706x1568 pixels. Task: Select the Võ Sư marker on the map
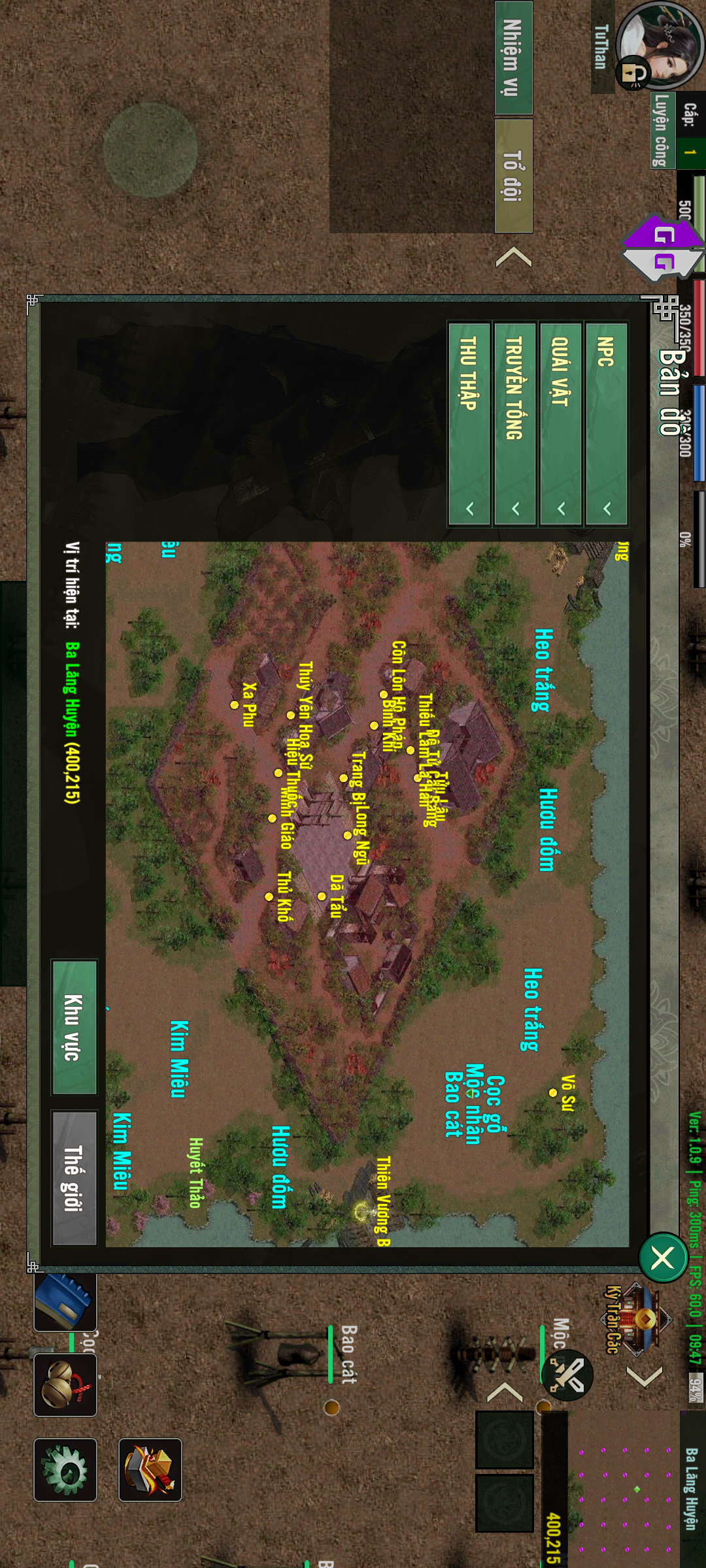coord(553,1092)
